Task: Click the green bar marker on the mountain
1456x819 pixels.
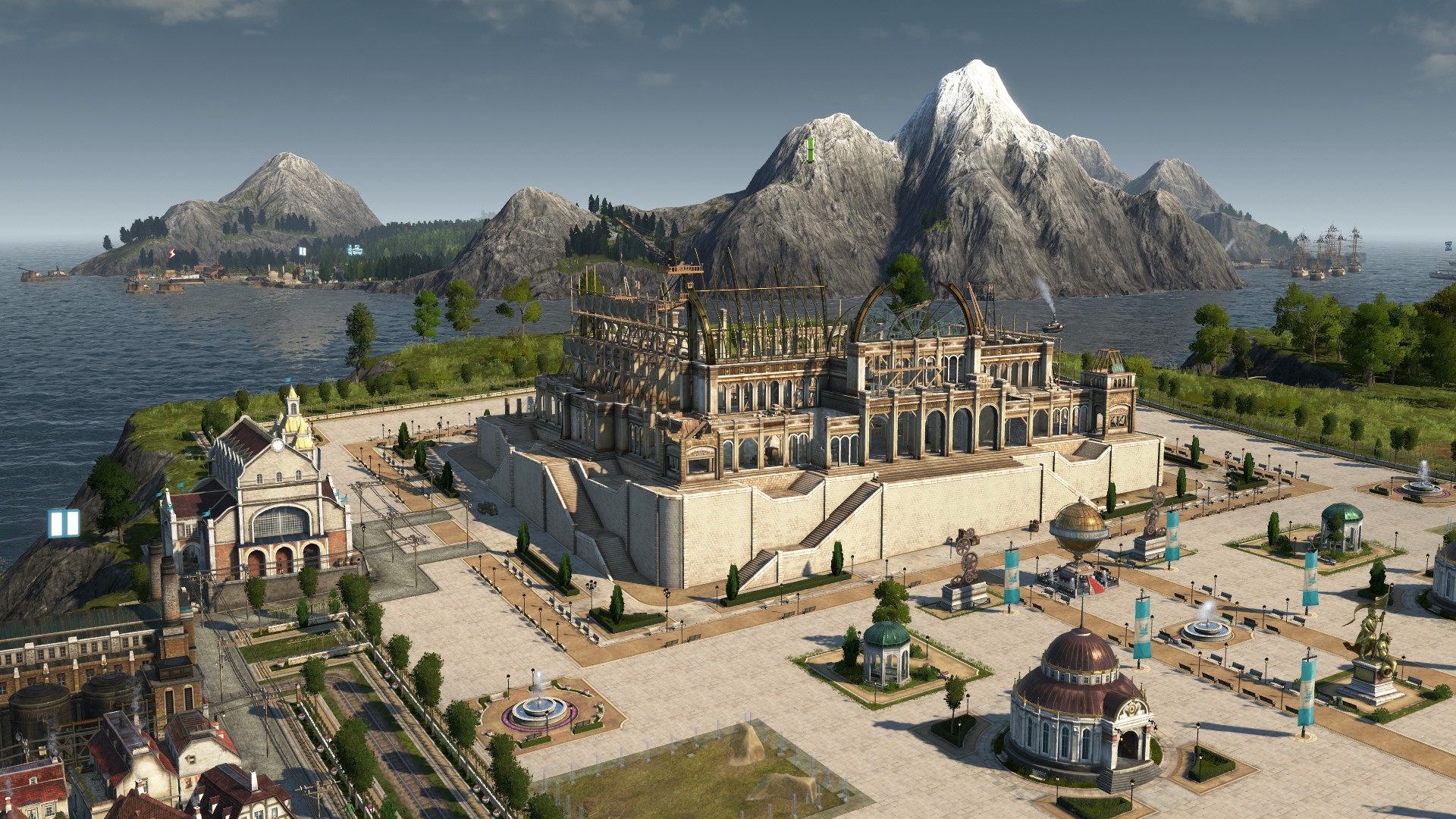Action: (810, 149)
